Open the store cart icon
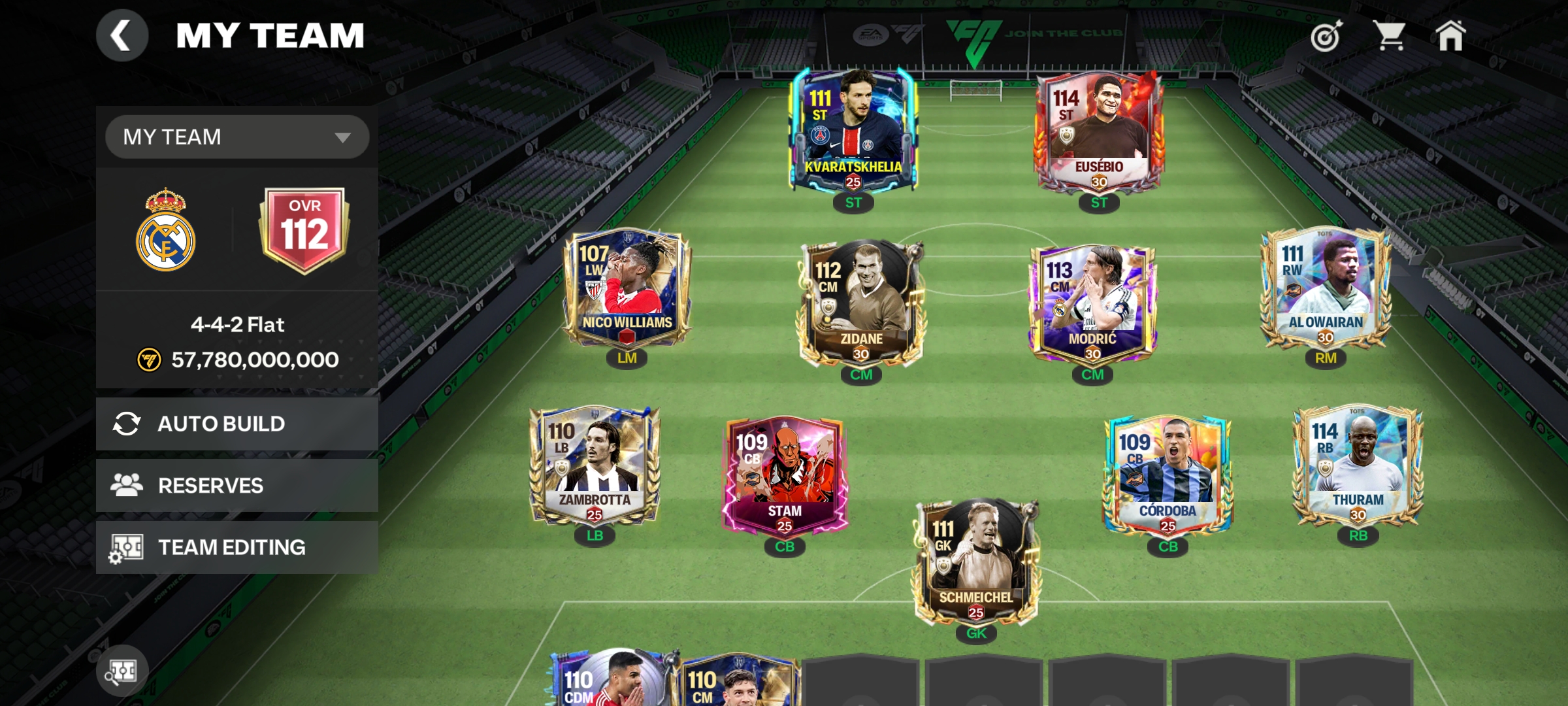The height and width of the screenshot is (706, 1568). pyautogui.click(x=1390, y=36)
